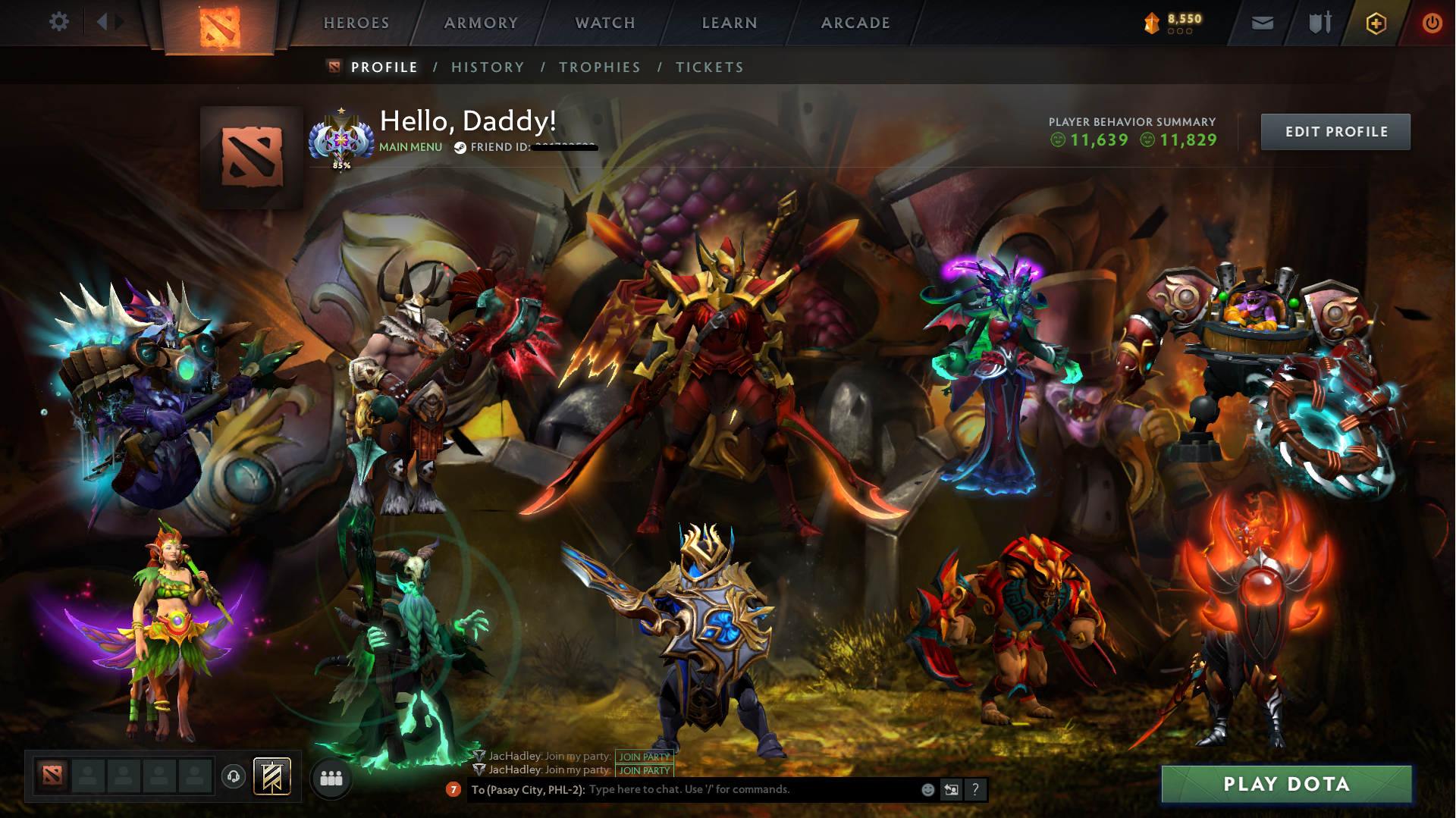Open the HISTORY tab

[x=488, y=67]
